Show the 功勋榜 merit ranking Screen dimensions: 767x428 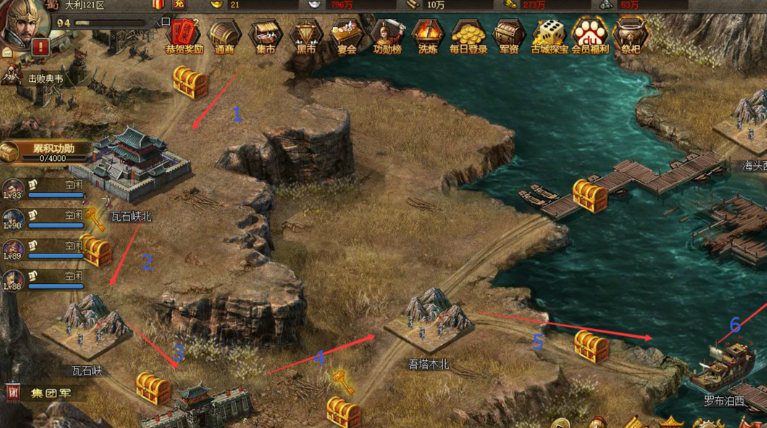coord(387,34)
